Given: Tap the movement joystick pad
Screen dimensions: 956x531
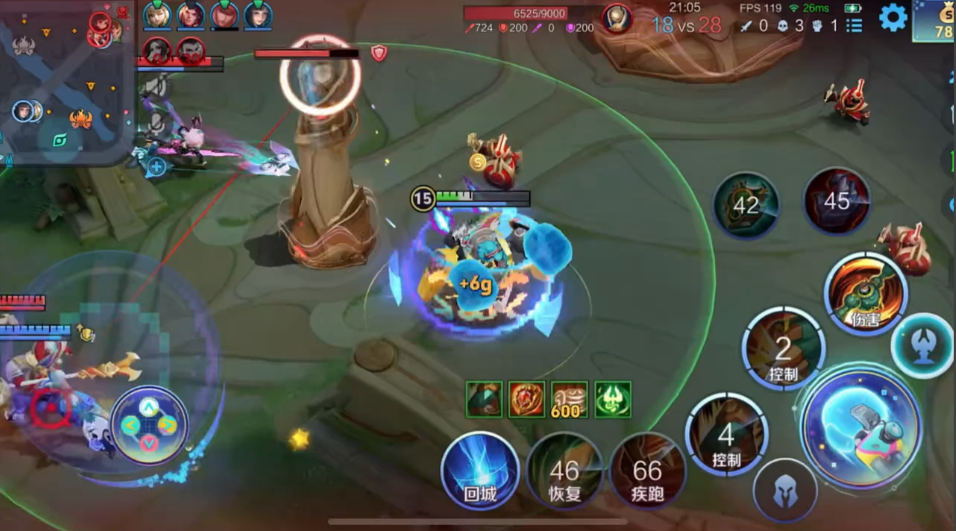Looking at the screenshot, I should (x=148, y=424).
